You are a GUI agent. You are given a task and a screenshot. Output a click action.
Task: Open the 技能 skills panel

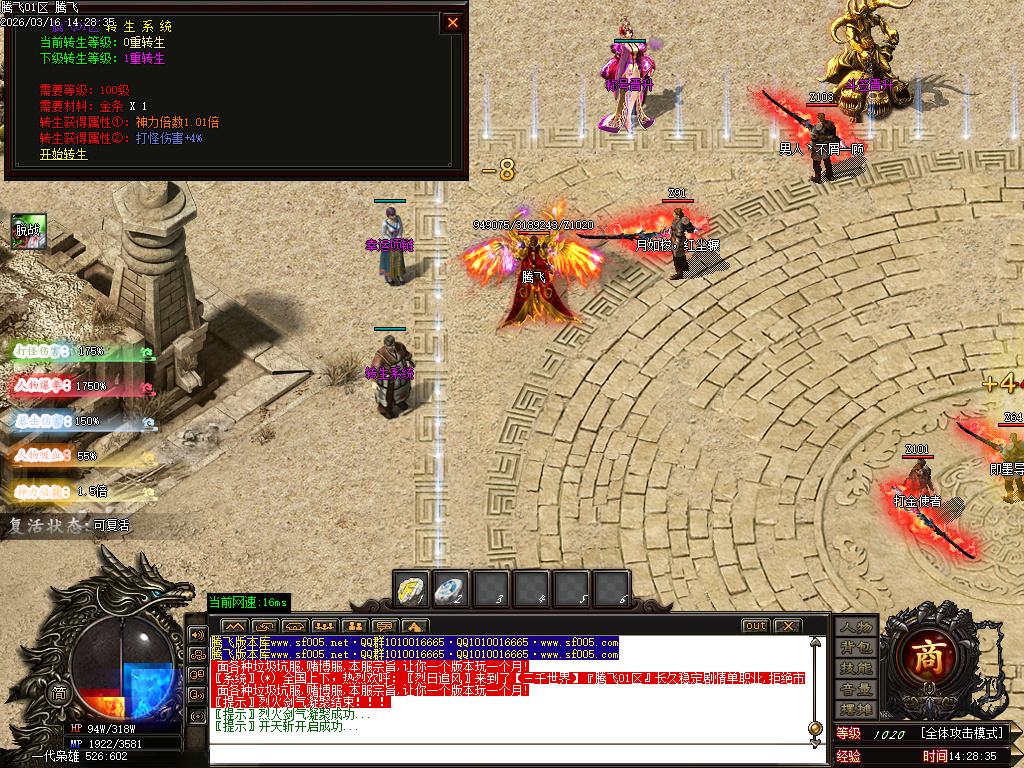[856, 668]
